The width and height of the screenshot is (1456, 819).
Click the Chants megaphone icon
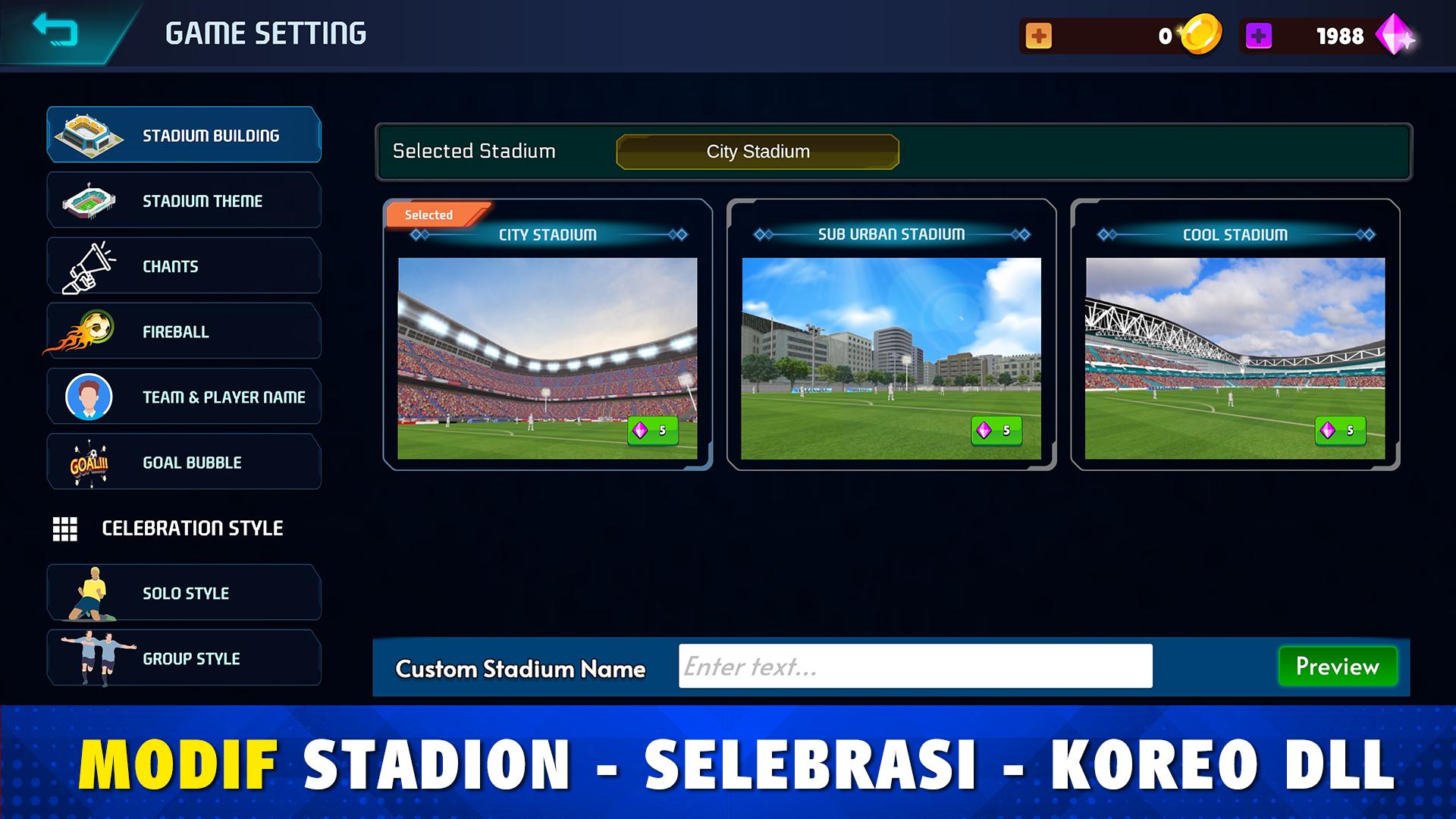pos(87,265)
